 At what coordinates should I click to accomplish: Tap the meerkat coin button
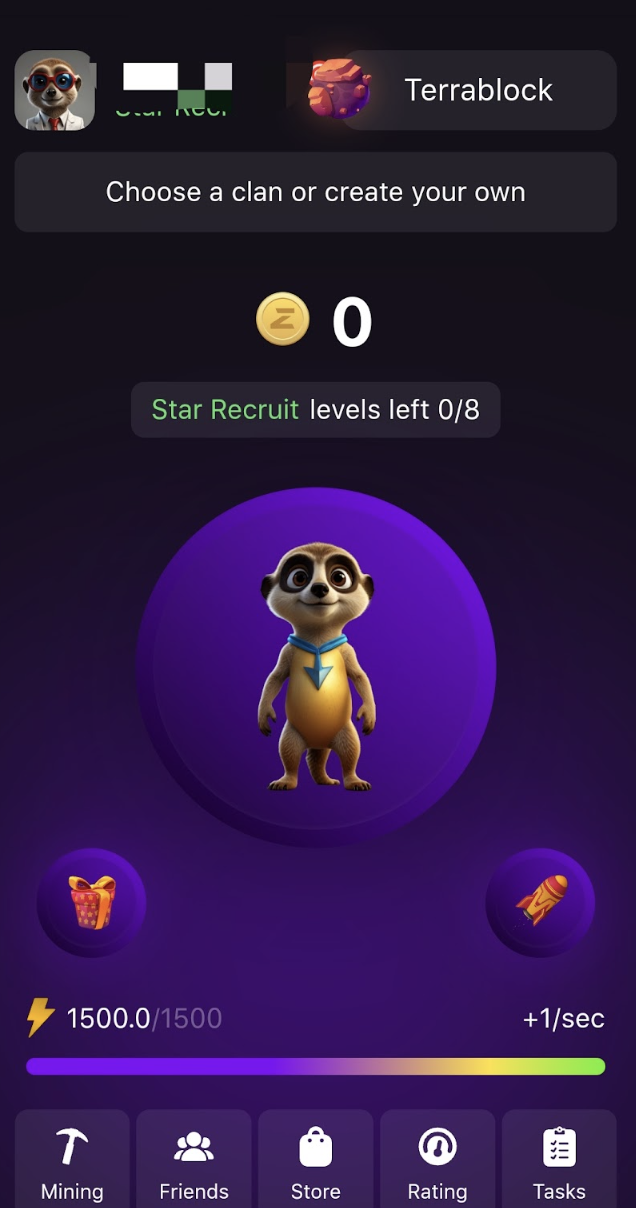[x=316, y=668]
